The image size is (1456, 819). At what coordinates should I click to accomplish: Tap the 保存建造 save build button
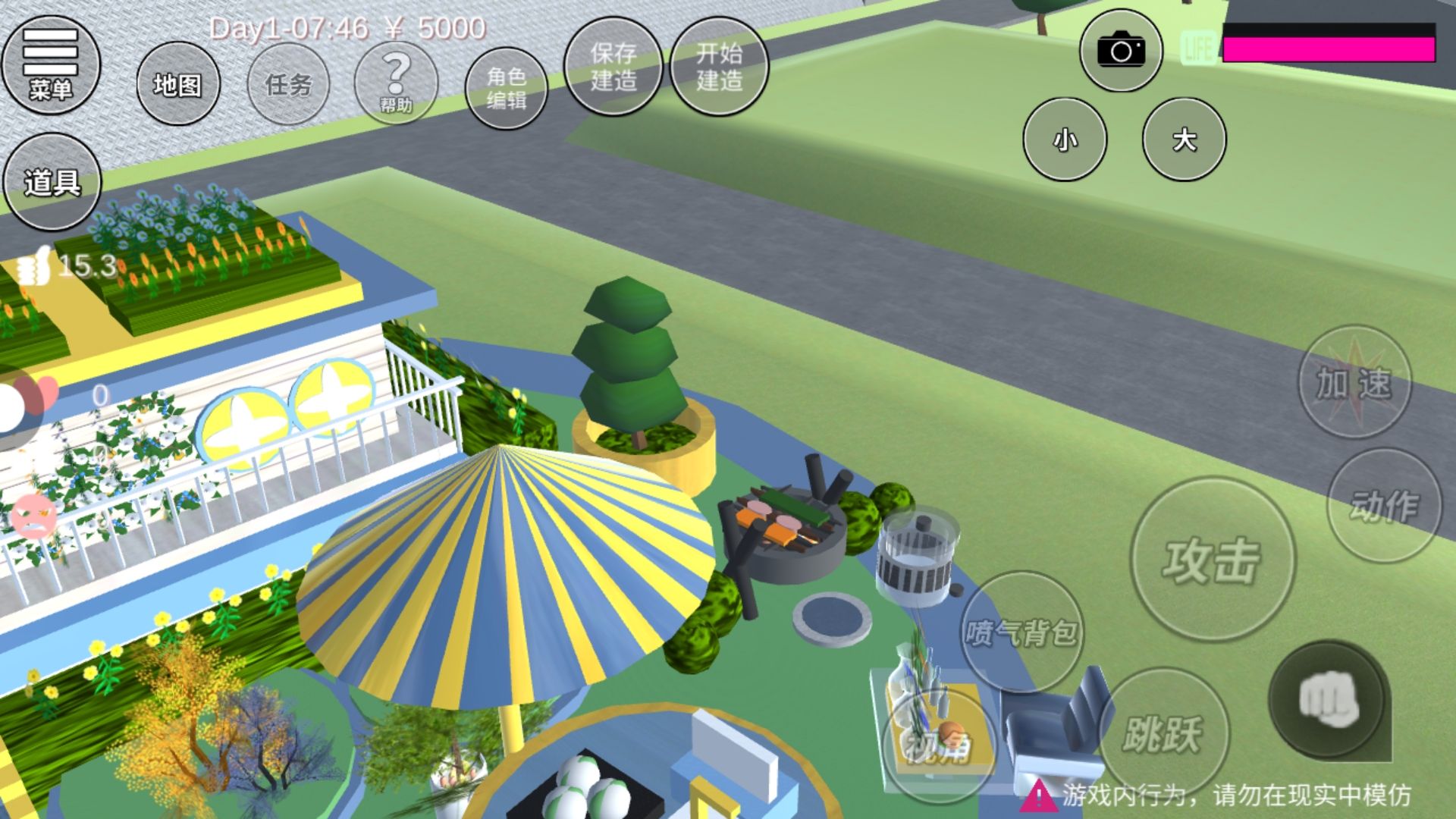pos(613,67)
